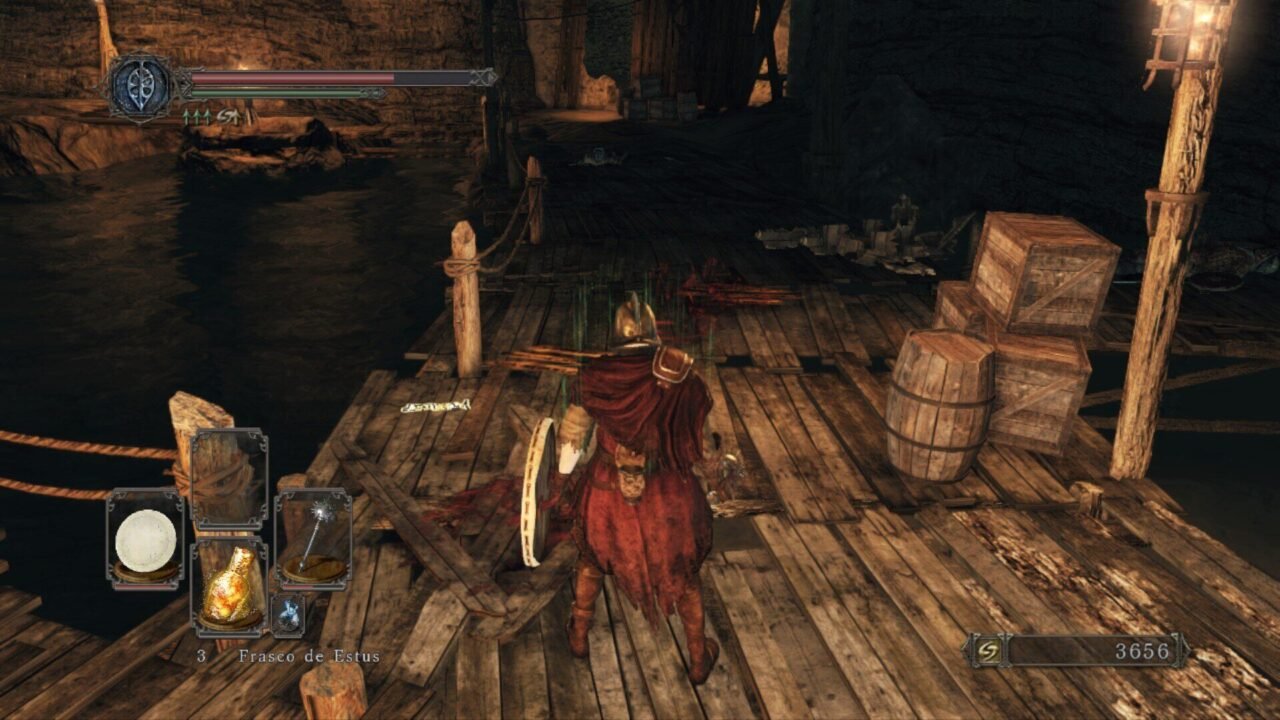
Task: Click the empty spell slot above the flask
Action: tap(228, 477)
